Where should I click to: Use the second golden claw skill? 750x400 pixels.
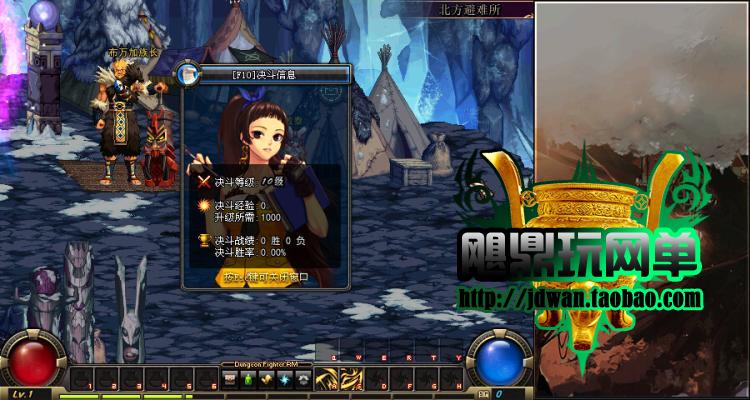click(x=351, y=380)
